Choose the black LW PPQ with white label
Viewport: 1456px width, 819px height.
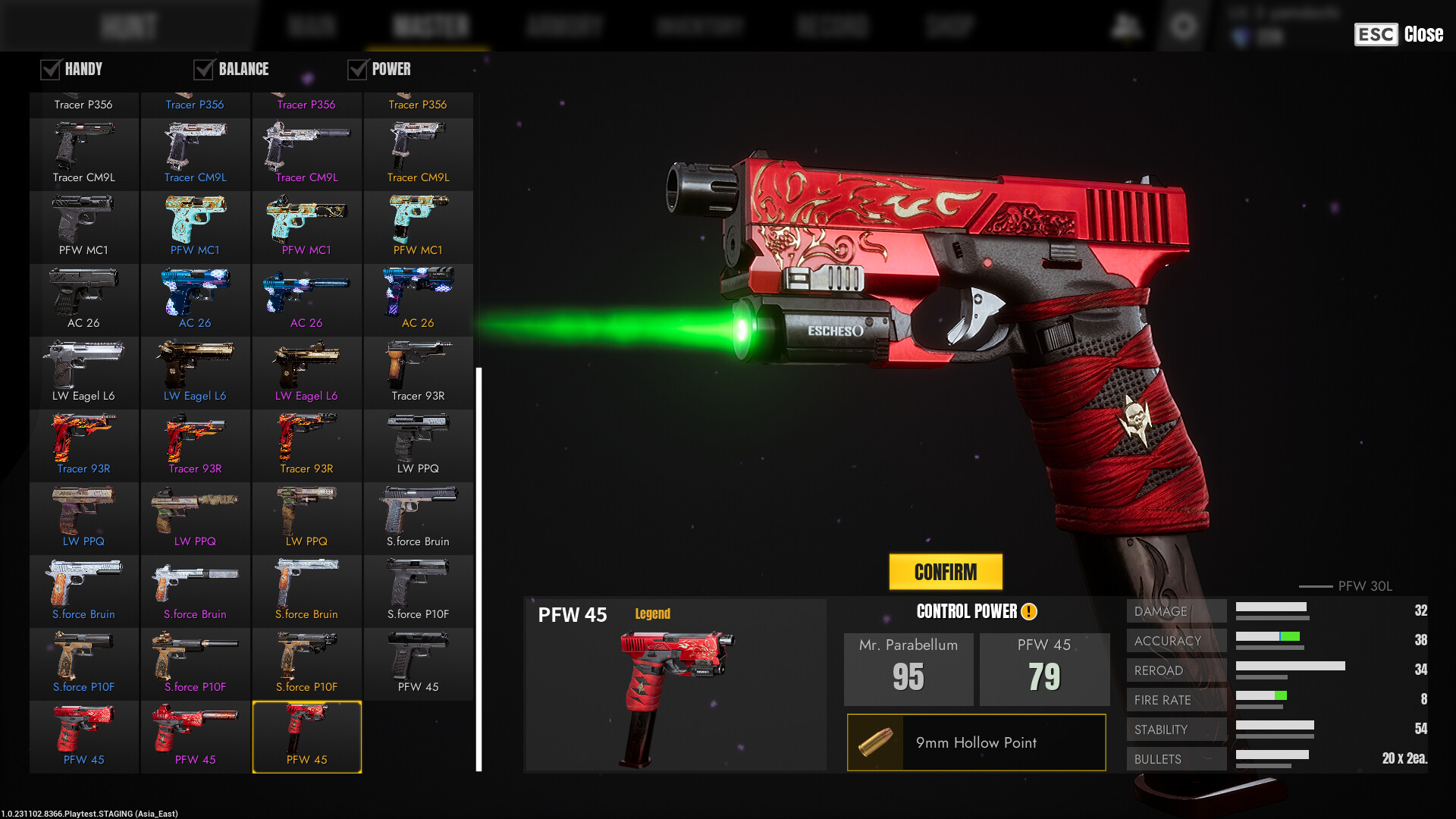(418, 444)
